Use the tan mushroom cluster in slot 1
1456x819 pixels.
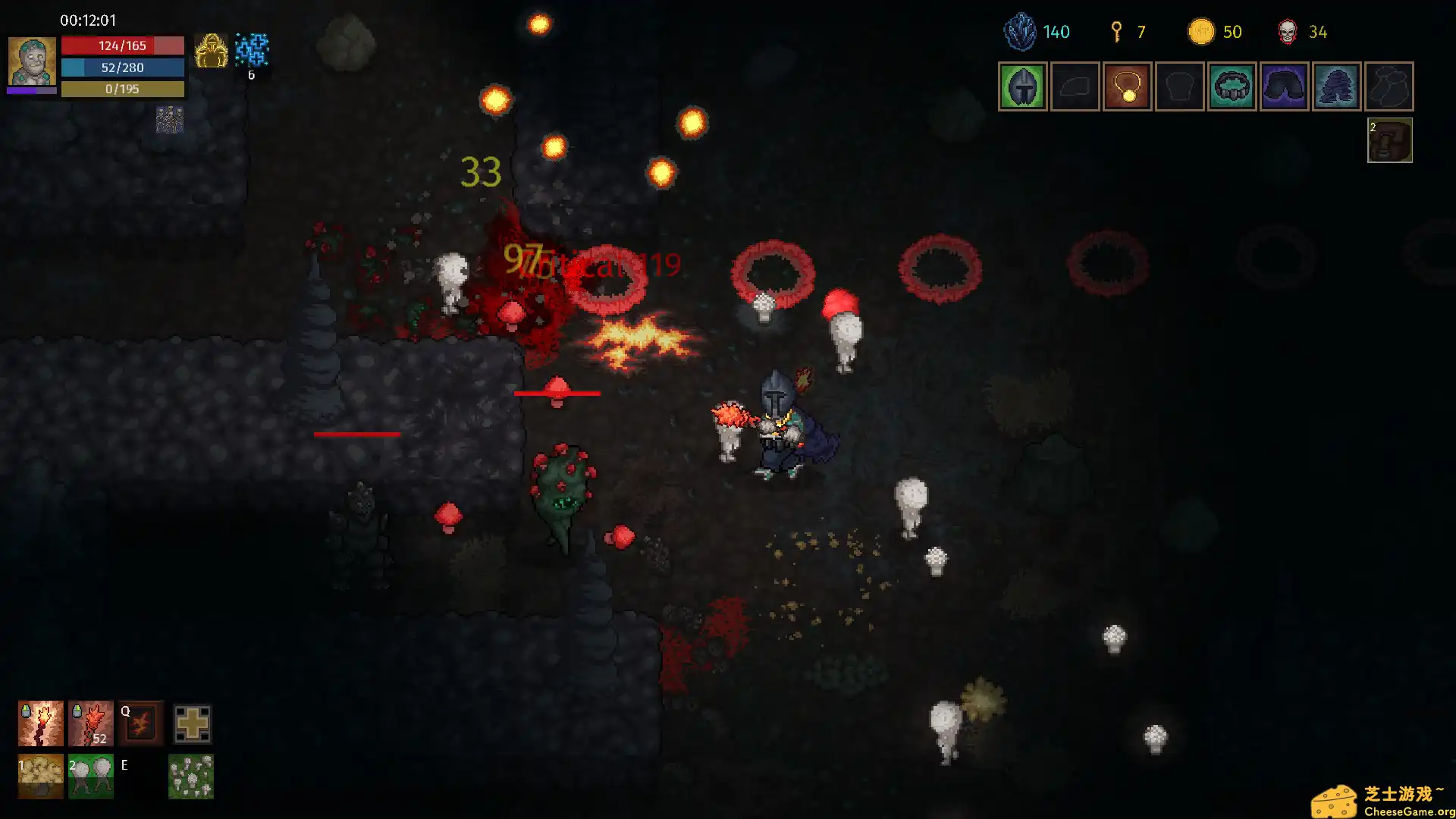[x=41, y=777]
